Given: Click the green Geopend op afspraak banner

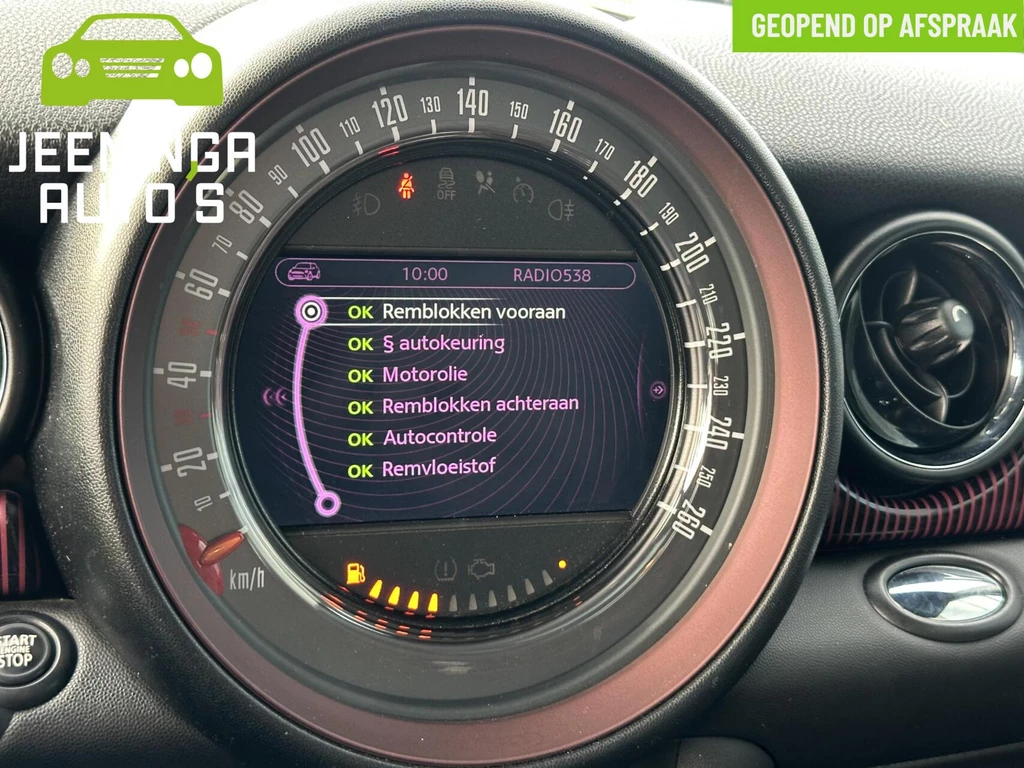Looking at the screenshot, I should point(877,26).
